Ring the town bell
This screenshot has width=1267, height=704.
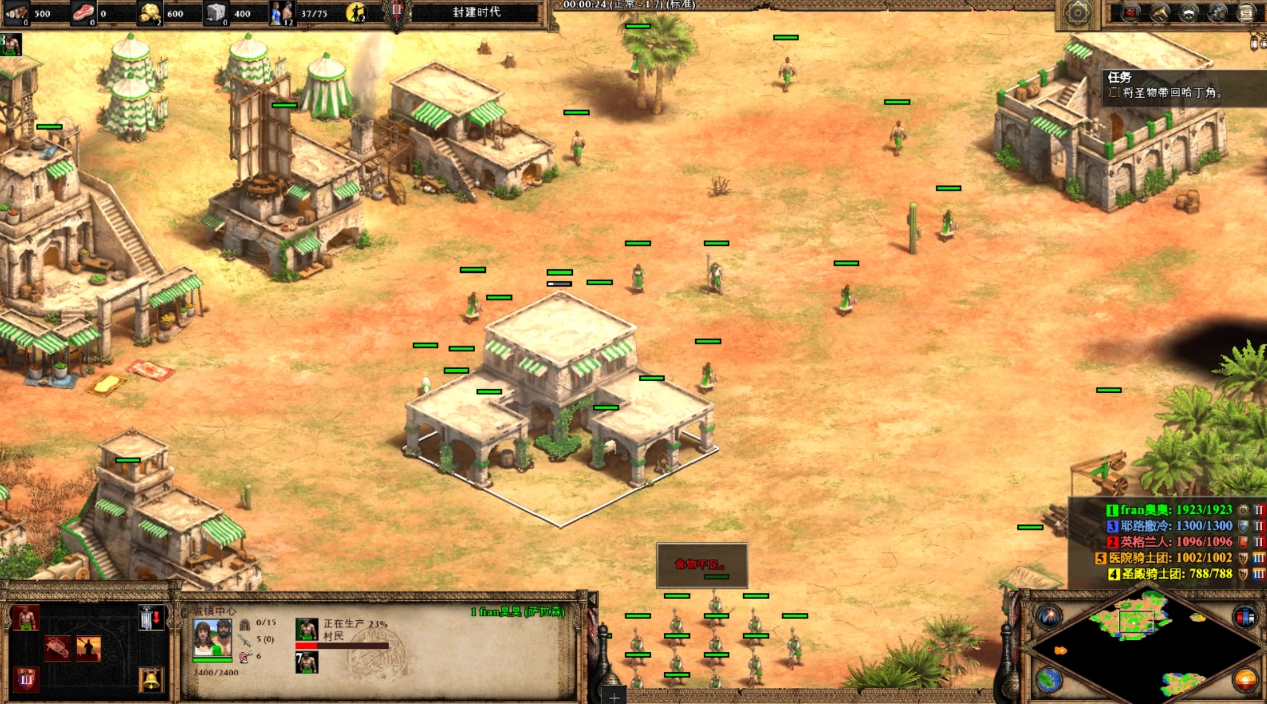151,680
